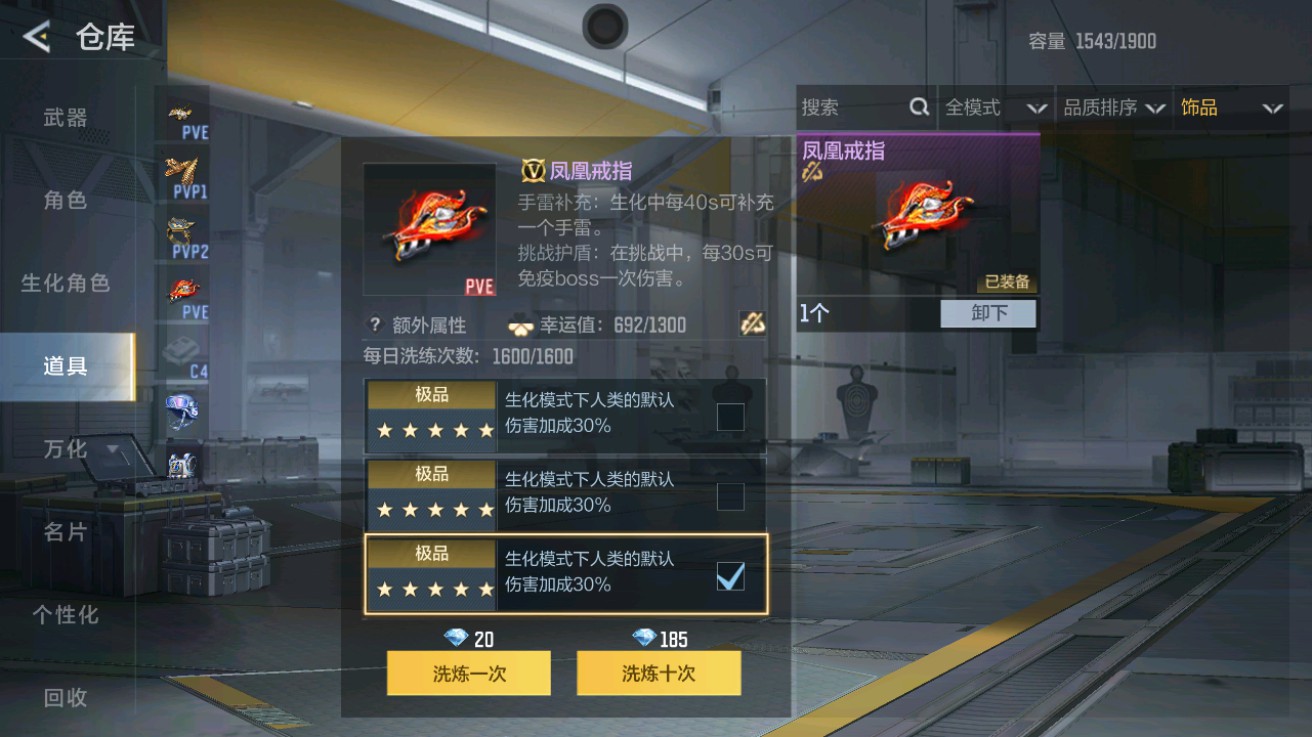This screenshot has height=737, width=1312.
Task: Click the search magnifier icon
Action: (x=920, y=107)
